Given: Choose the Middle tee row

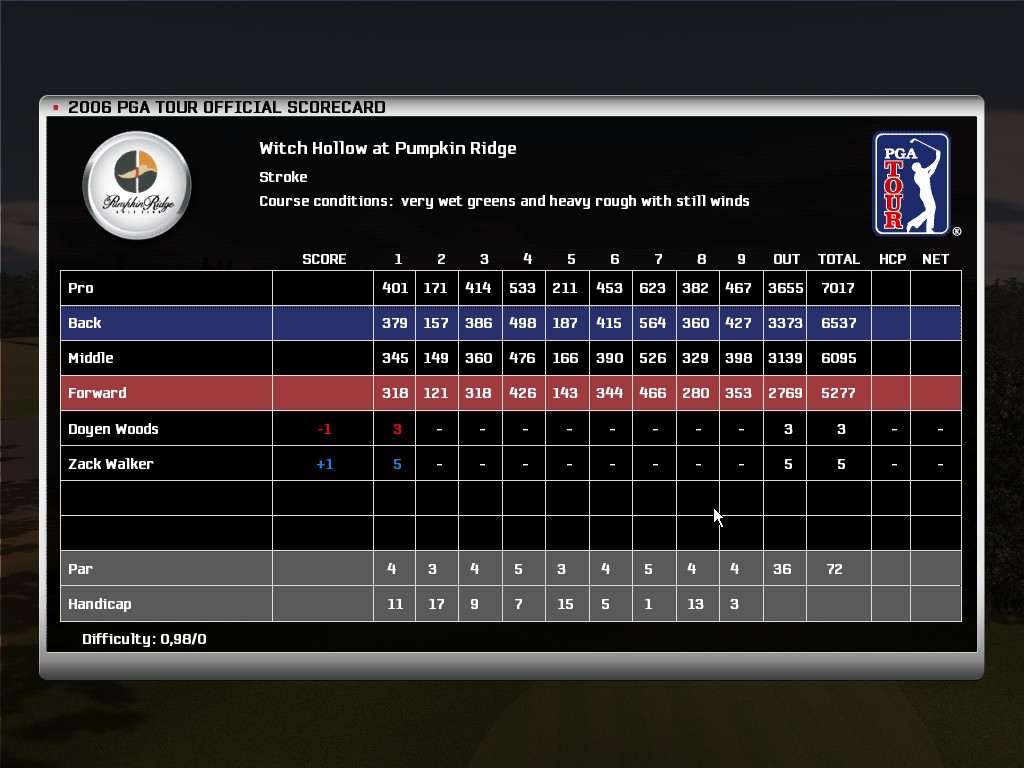Looking at the screenshot, I should pos(90,358).
